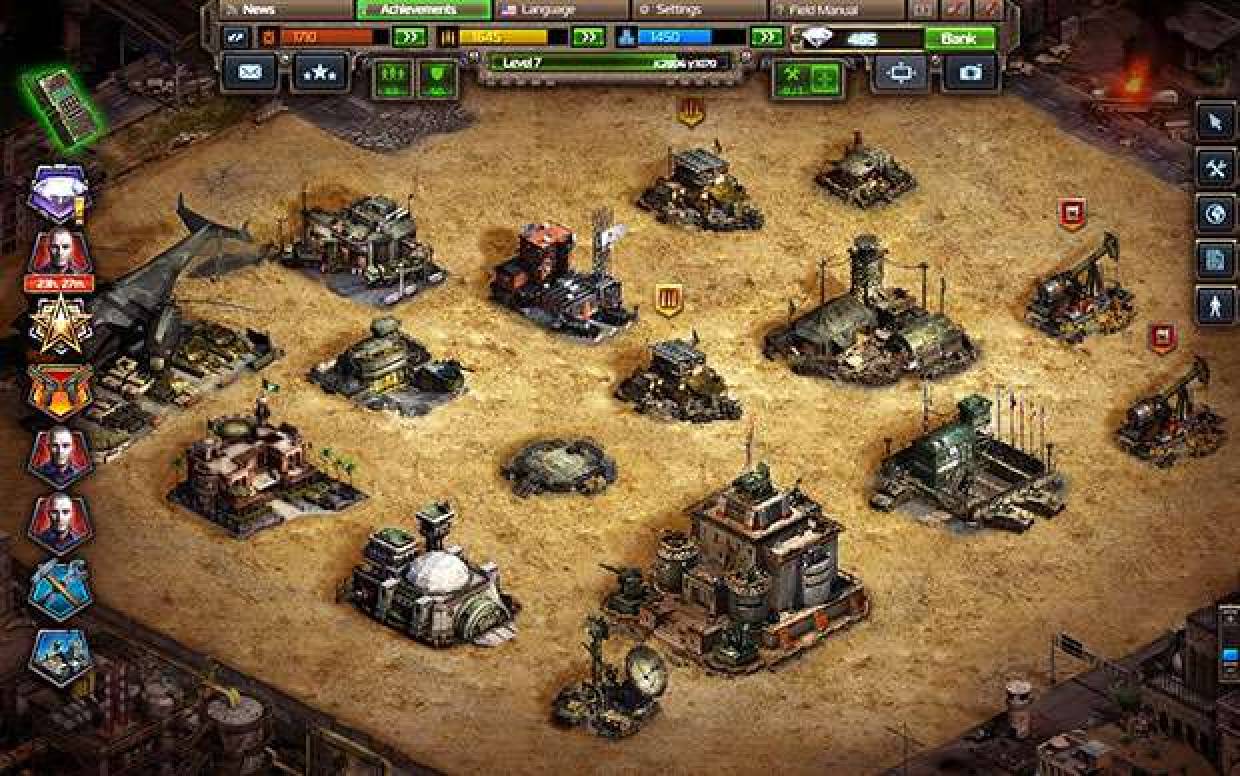Open the globe world map
Viewport: 1240px width, 776px height.
pyautogui.click(x=1216, y=214)
